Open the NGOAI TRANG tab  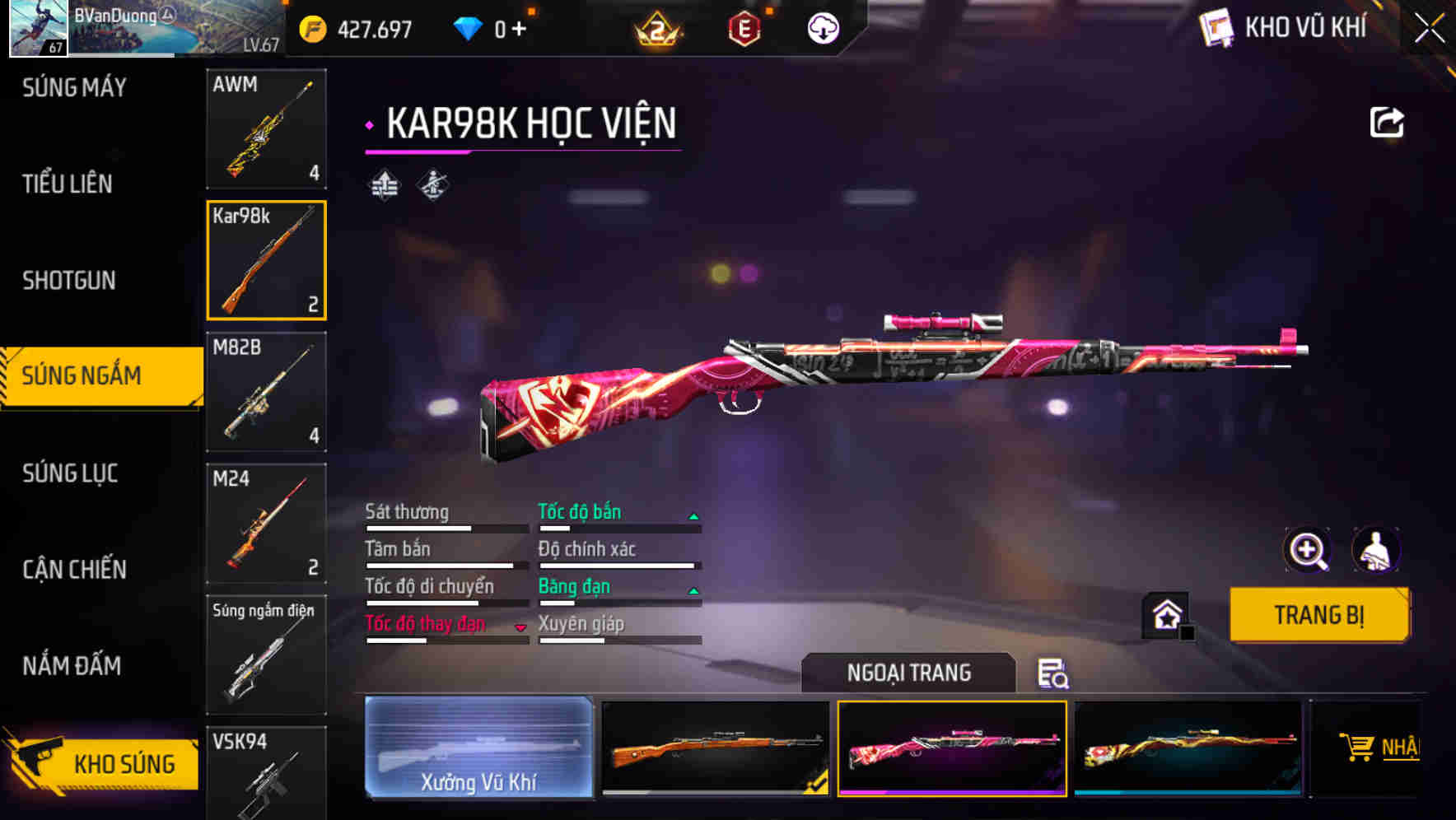click(x=910, y=672)
